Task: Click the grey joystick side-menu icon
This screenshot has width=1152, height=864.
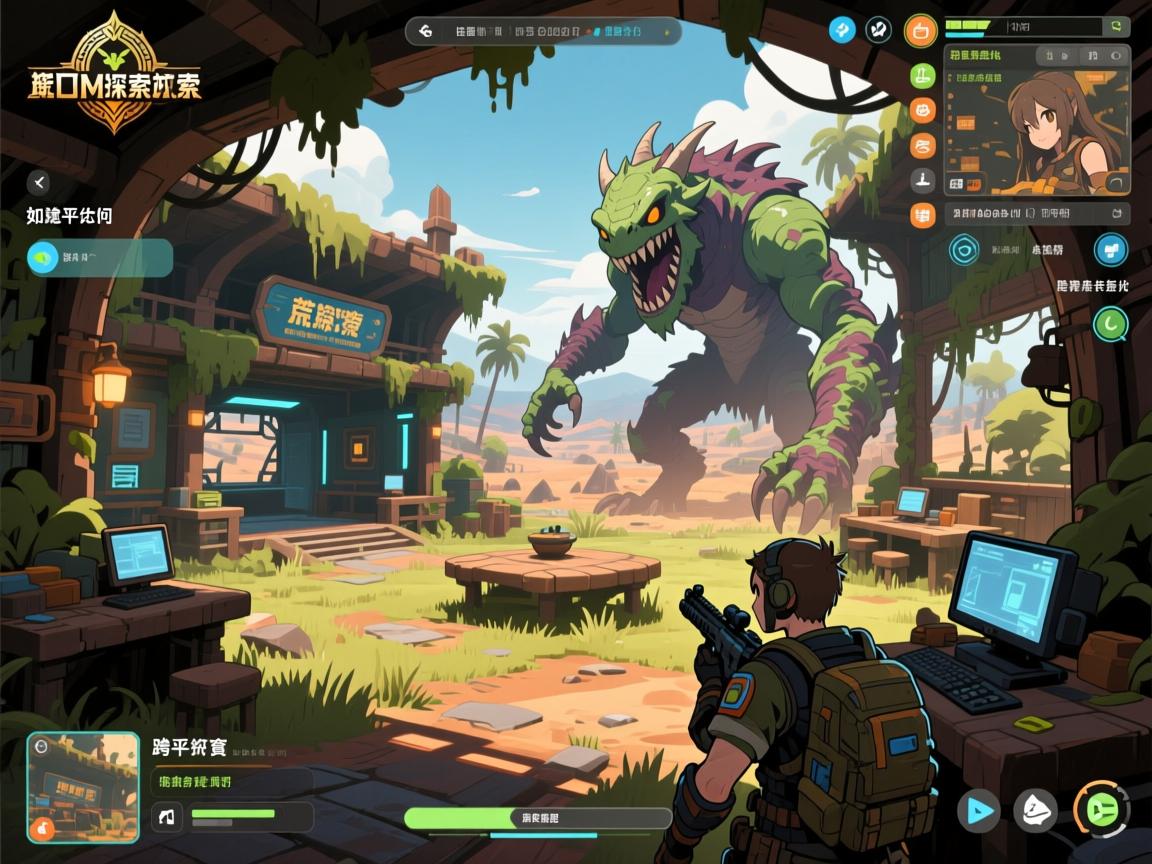Action: pyautogui.click(x=923, y=180)
